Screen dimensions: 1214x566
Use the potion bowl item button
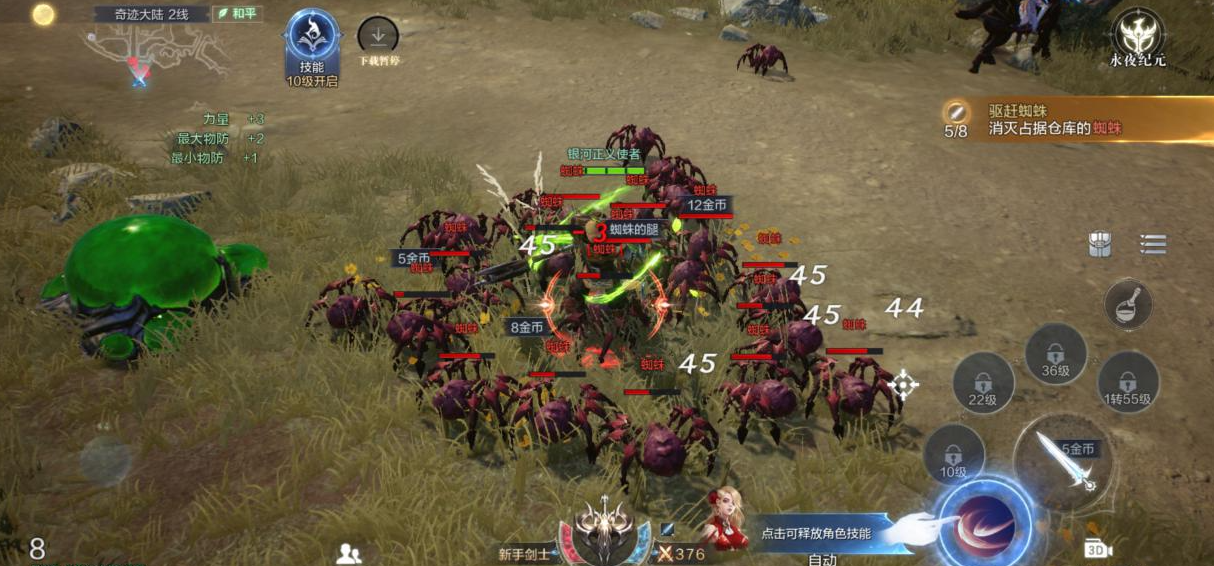[1128, 303]
